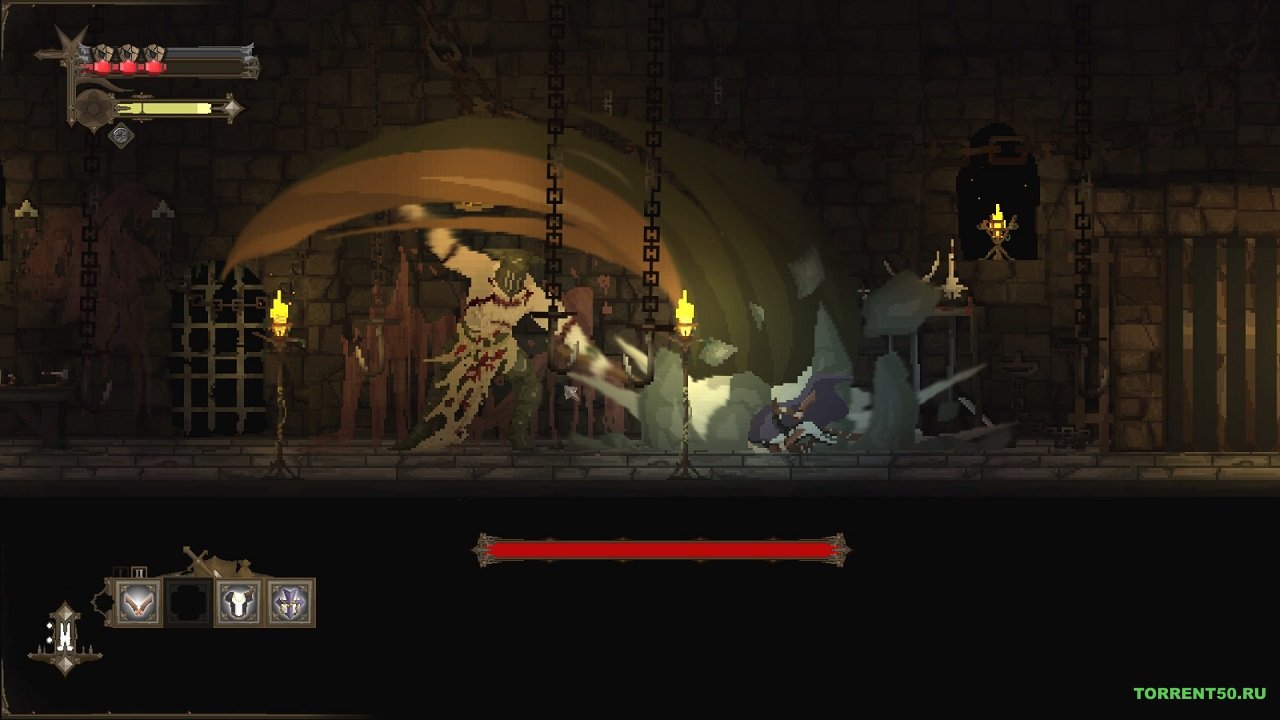1280x720 pixels.
Task: Select the crossed claws ability slot
Action: click(138, 602)
